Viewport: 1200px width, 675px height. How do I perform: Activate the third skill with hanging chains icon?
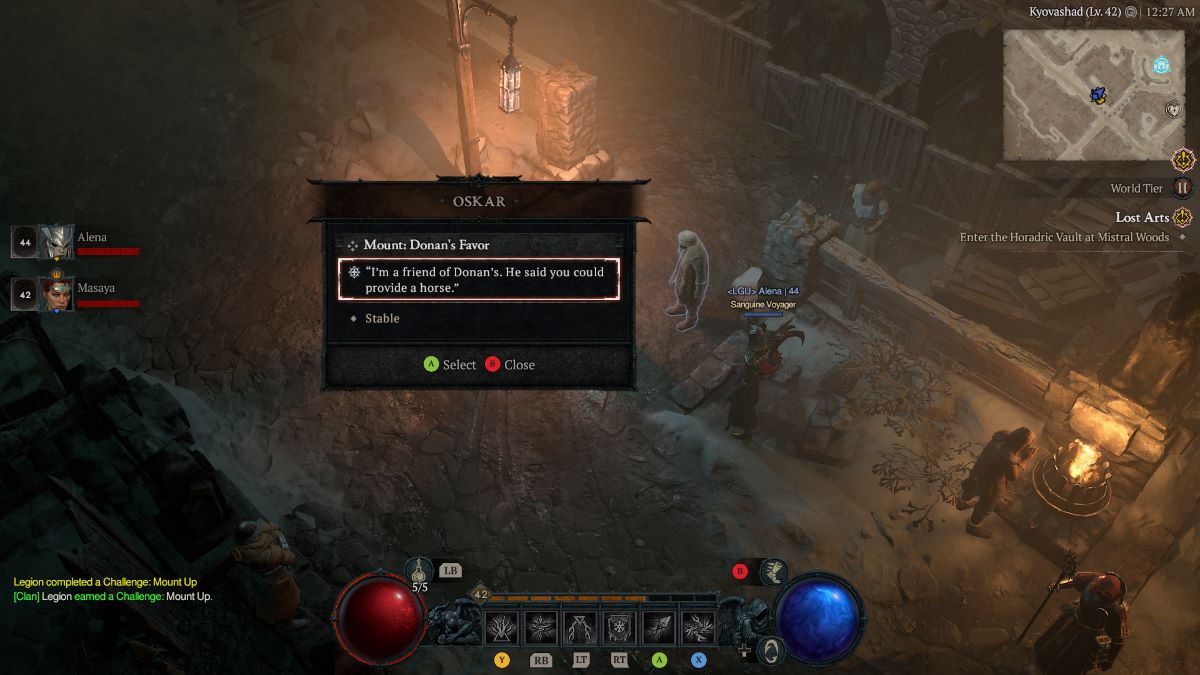tap(580, 628)
